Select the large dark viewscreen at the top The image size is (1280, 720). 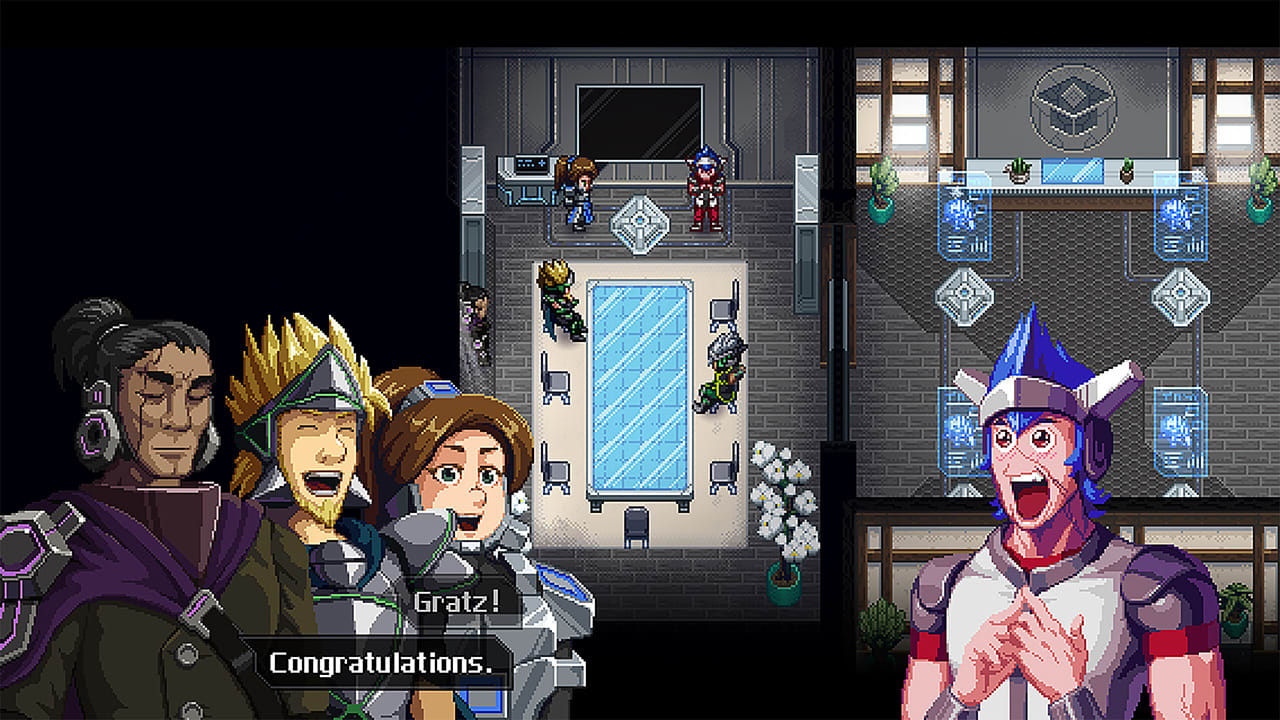click(x=639, y=118)
